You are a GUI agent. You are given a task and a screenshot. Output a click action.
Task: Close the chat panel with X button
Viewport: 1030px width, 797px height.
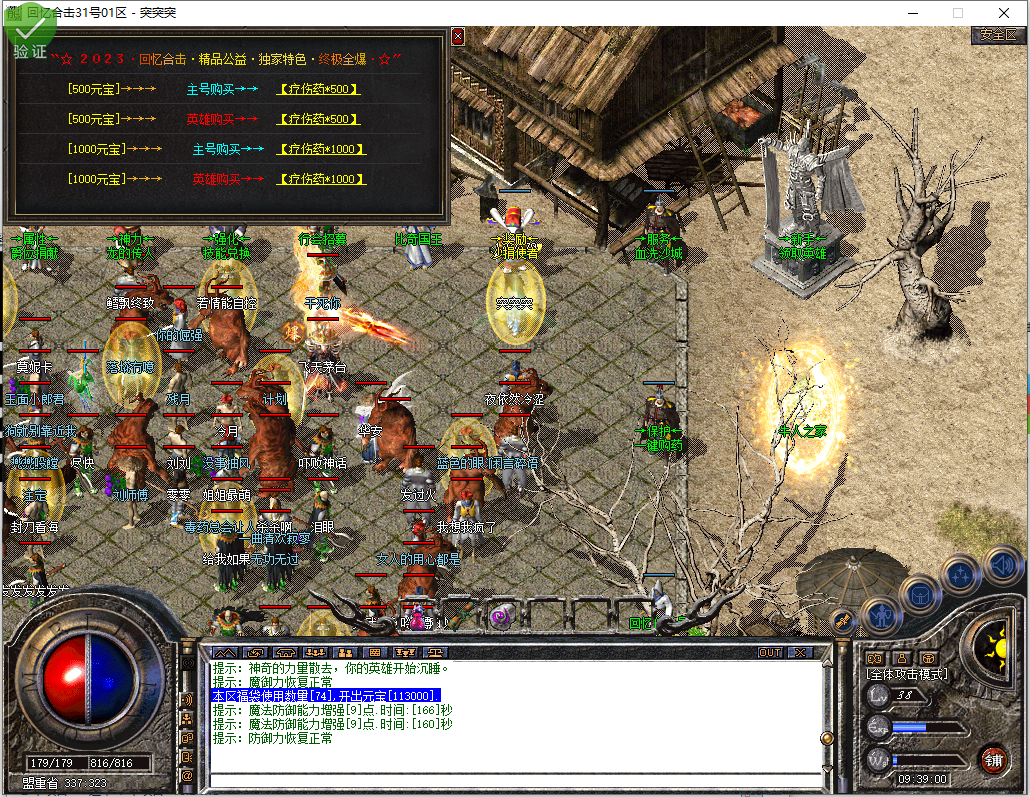click(798, 652)
